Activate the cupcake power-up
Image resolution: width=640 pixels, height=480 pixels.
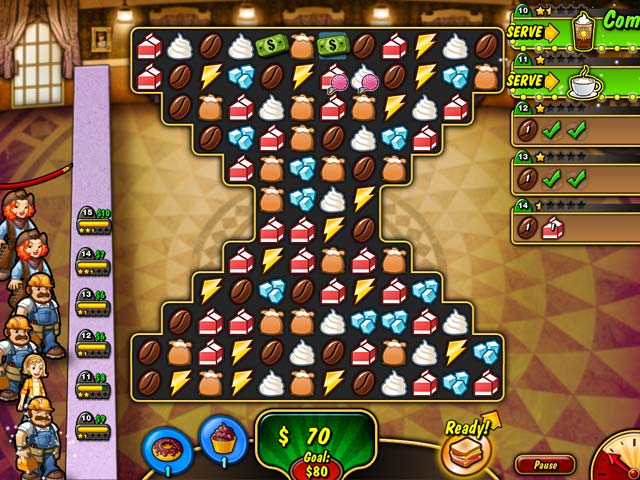point(222,438)
